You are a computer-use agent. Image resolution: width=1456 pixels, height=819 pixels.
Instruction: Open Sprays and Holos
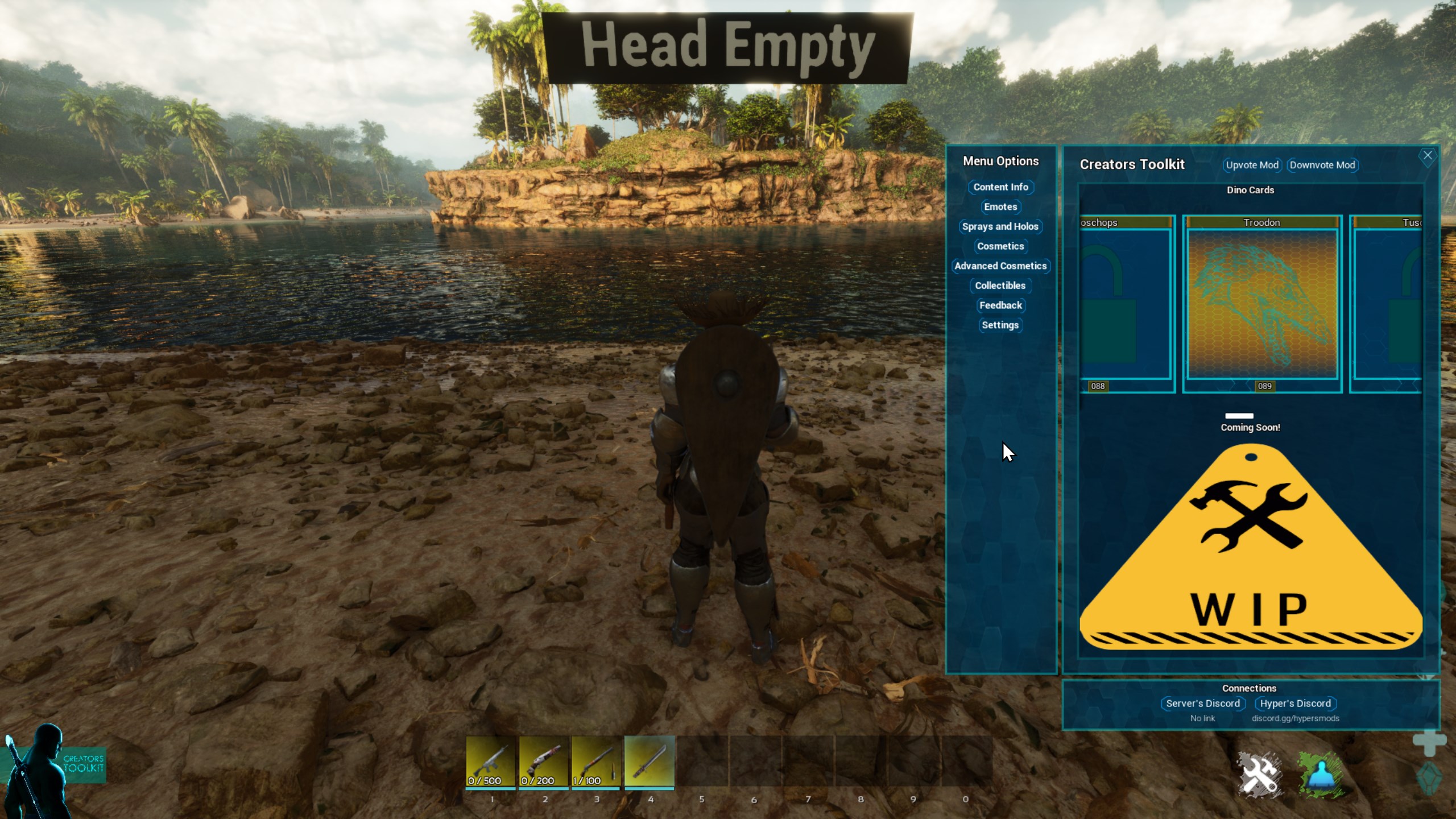1000,226
